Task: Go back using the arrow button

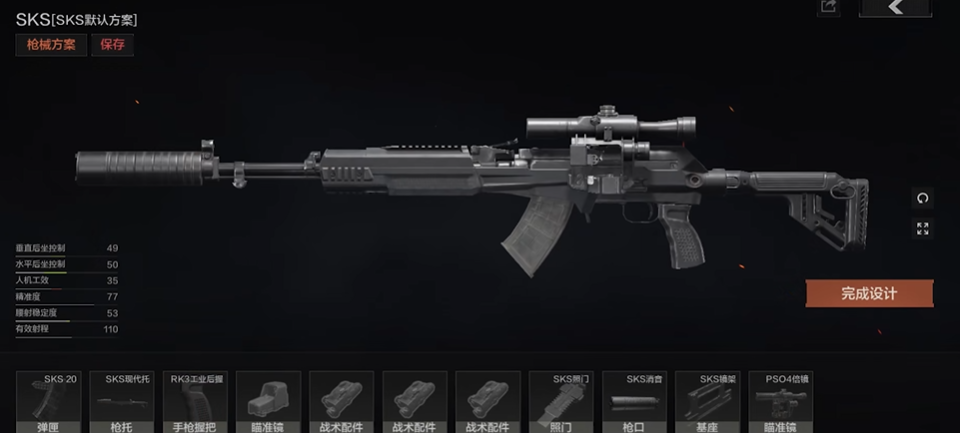Action: click(x=894, y=8)
